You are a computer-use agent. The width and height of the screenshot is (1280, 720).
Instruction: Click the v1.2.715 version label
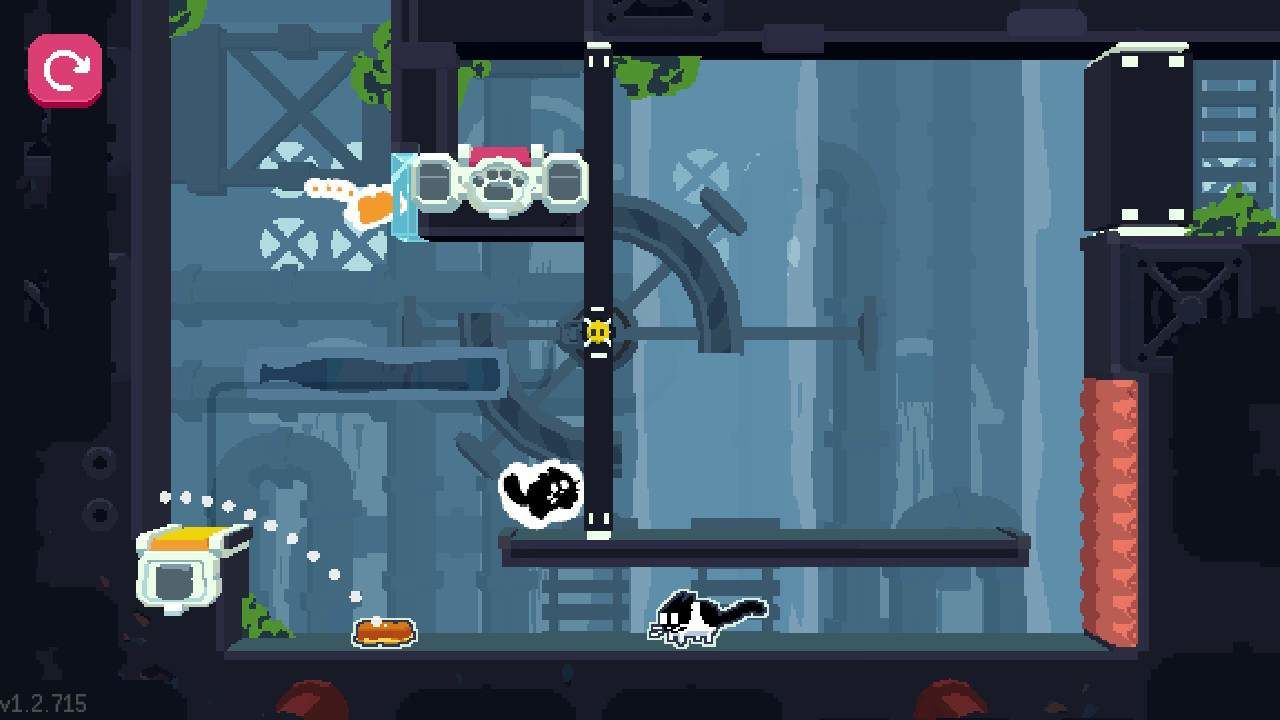44,700
